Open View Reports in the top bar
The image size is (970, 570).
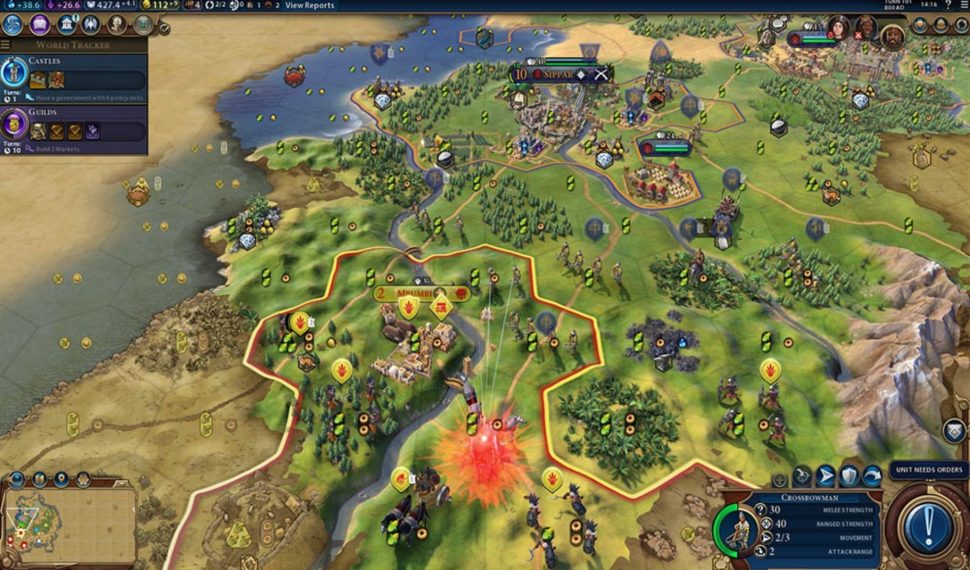(309, 6)
